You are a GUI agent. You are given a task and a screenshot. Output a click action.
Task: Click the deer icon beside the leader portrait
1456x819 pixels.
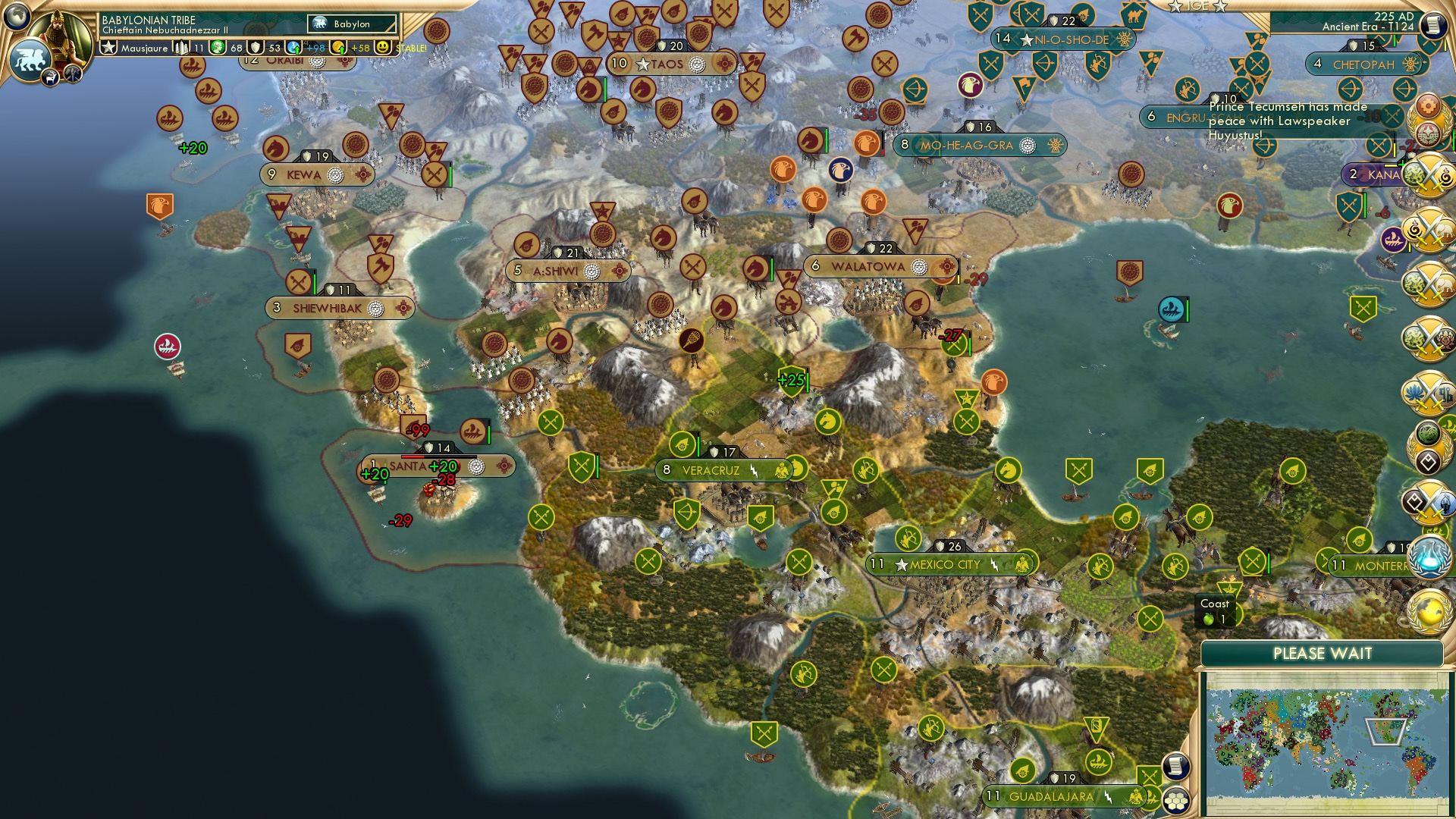[x=50, y=79]
